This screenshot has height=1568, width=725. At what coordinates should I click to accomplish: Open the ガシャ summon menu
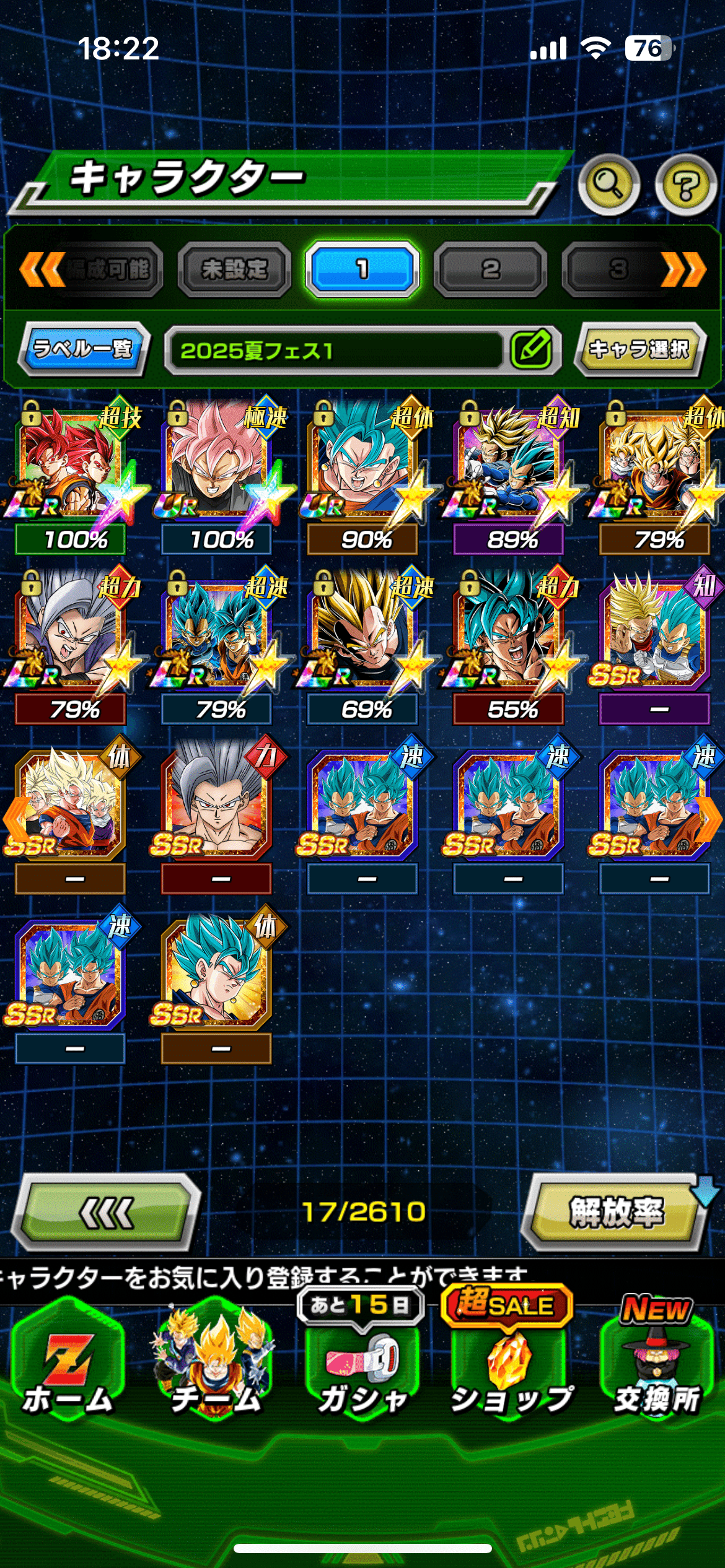(362, 1370)
